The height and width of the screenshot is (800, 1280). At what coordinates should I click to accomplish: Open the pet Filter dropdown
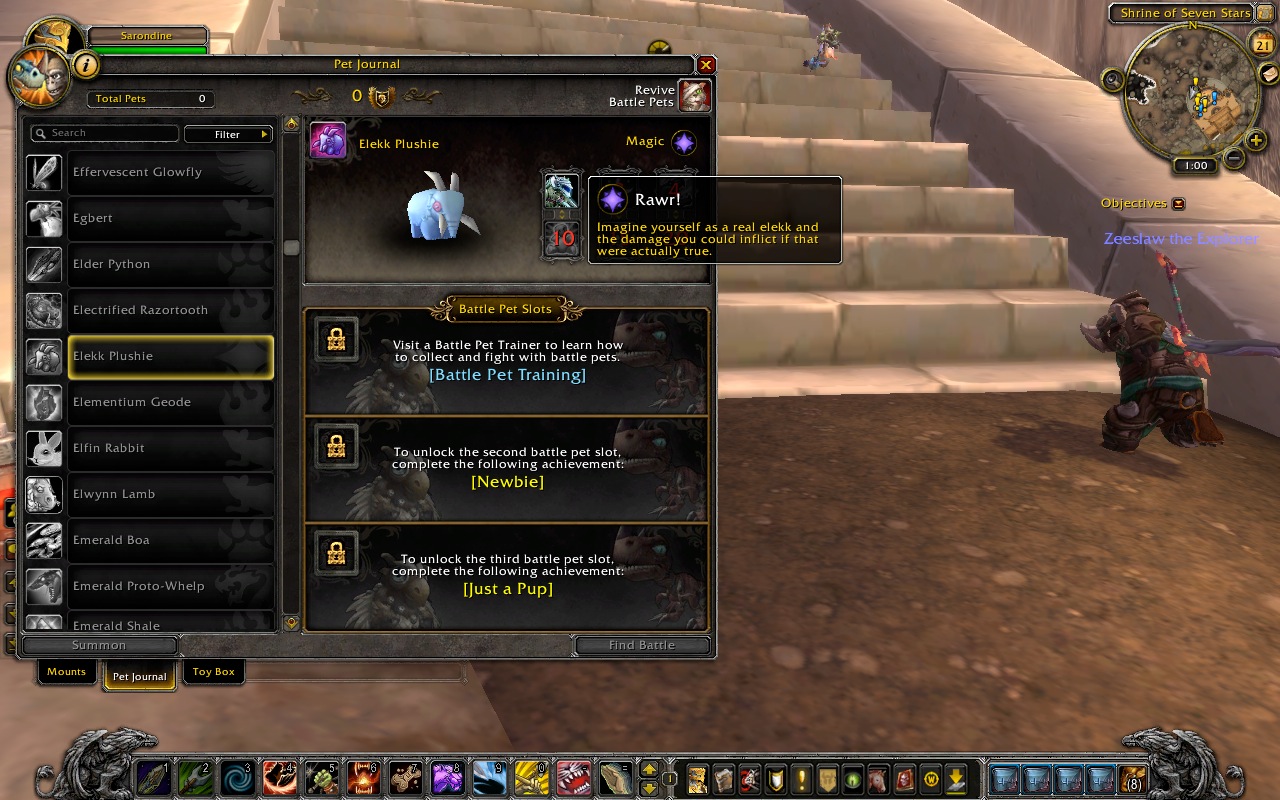tap(229, 134)
